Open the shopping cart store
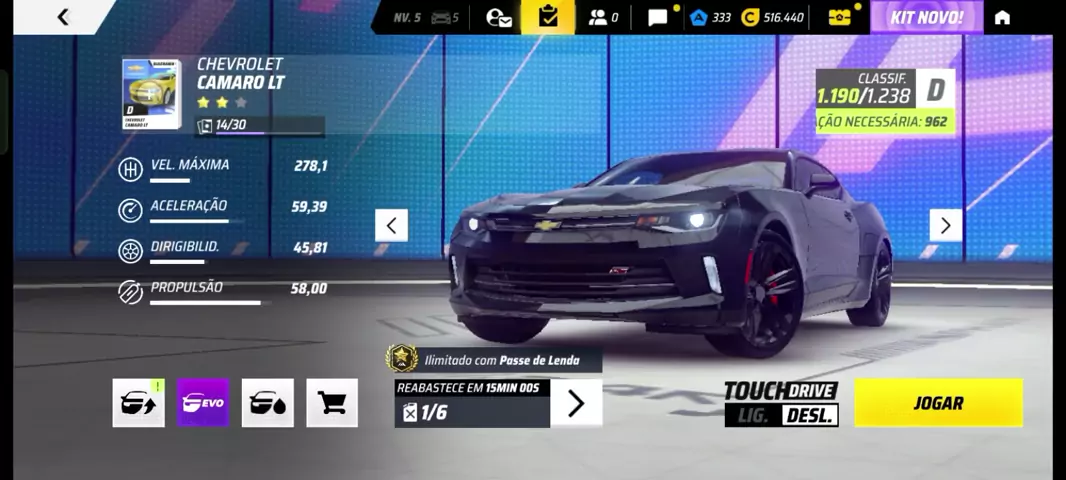The height and width of the screenshot is (480, 1066). click(332, 403)
